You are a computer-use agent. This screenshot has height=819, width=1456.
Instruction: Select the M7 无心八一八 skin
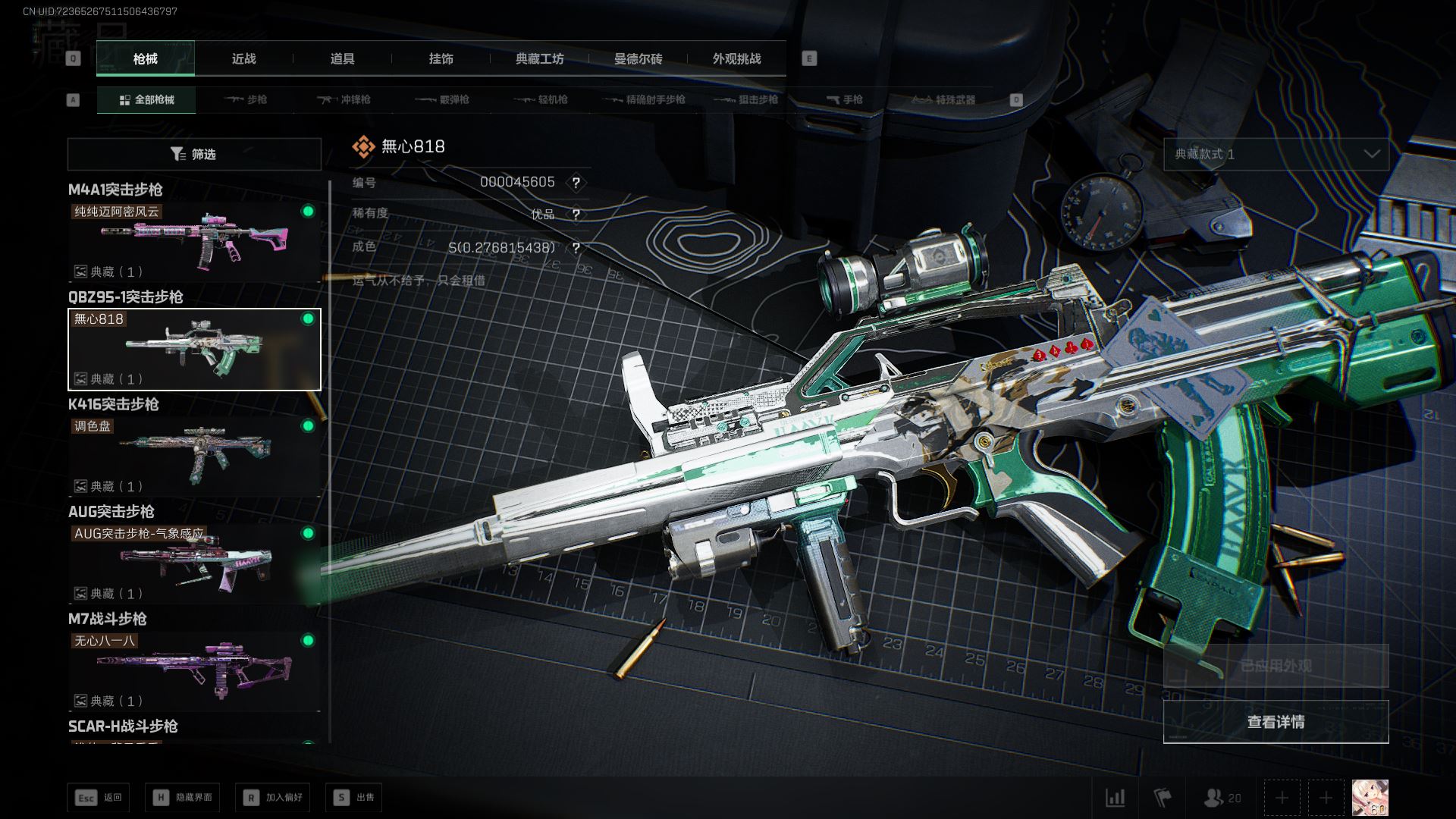(194, 670)
